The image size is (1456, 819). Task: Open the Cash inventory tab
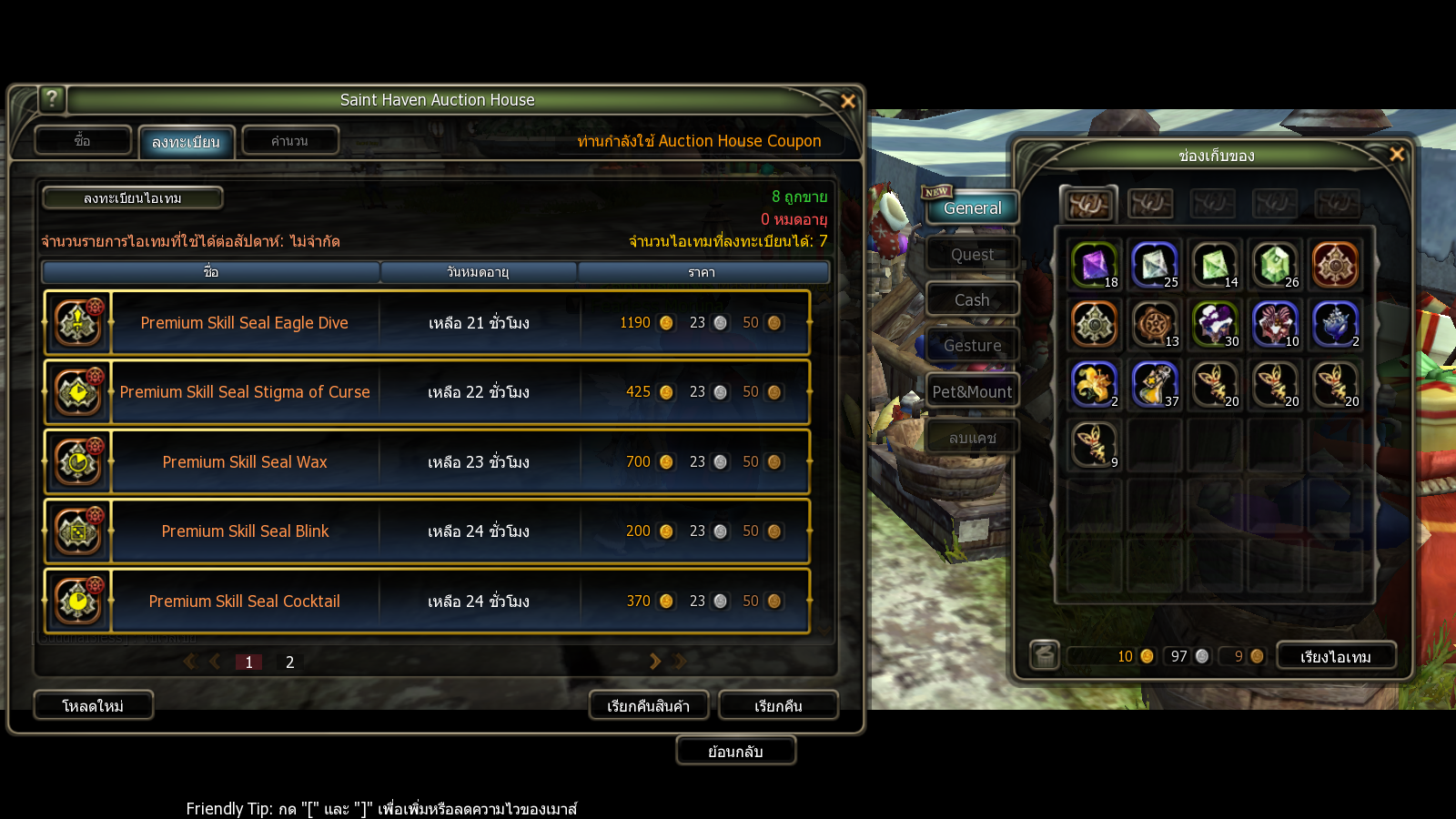click(972, 300)
